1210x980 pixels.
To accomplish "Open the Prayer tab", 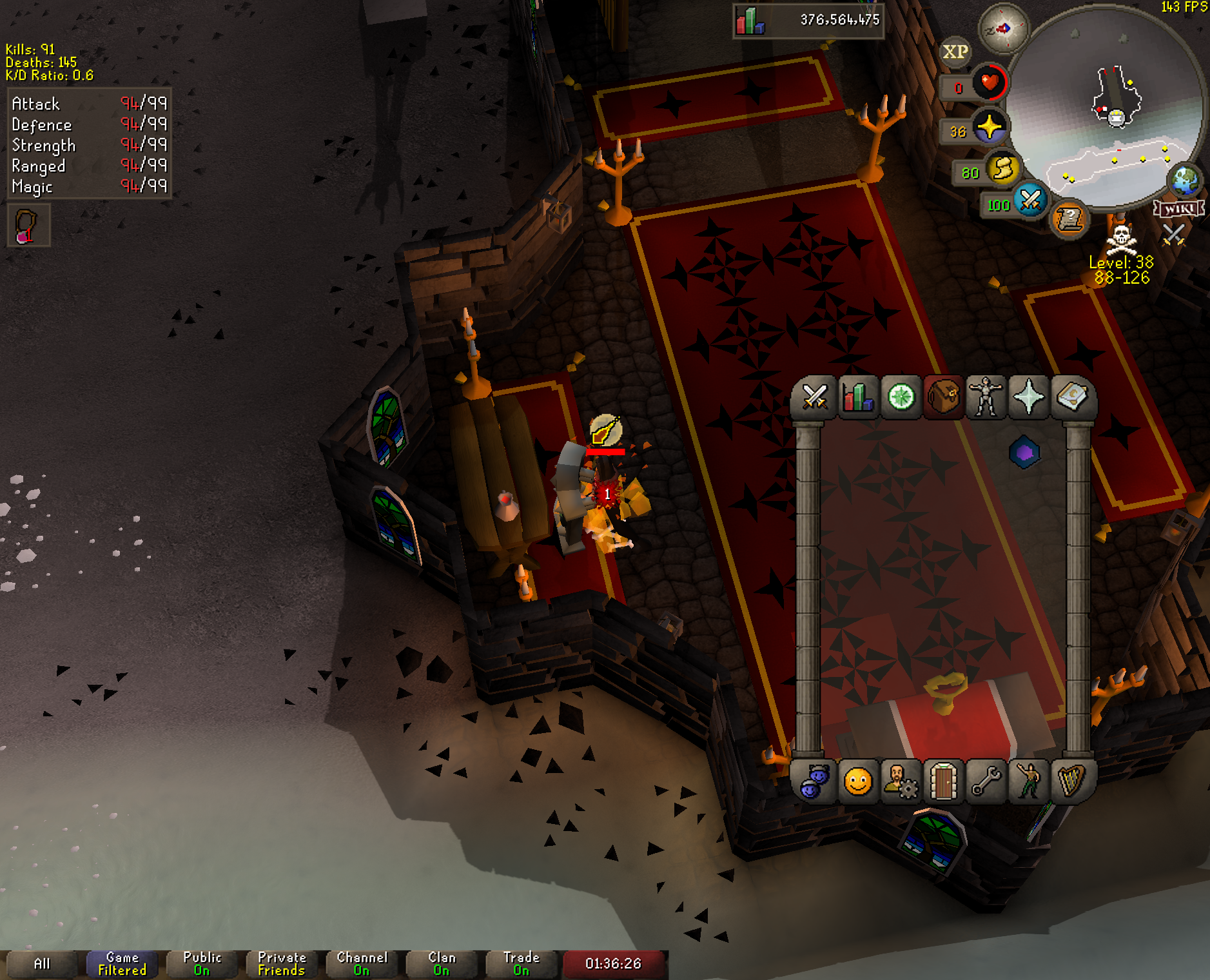I will click(x=1028, y=397).
